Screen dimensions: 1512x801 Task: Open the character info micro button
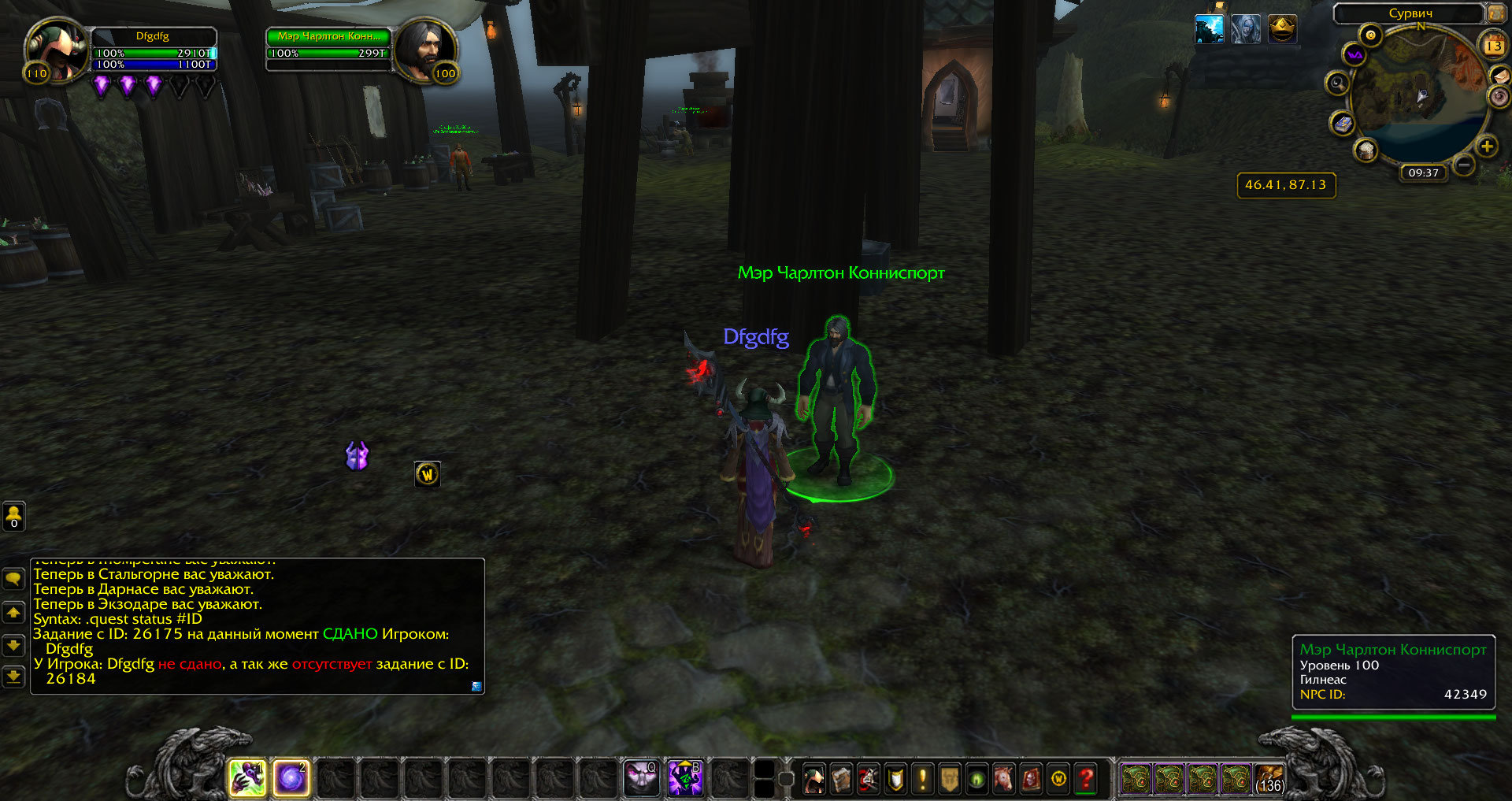[x=813, y=780]
